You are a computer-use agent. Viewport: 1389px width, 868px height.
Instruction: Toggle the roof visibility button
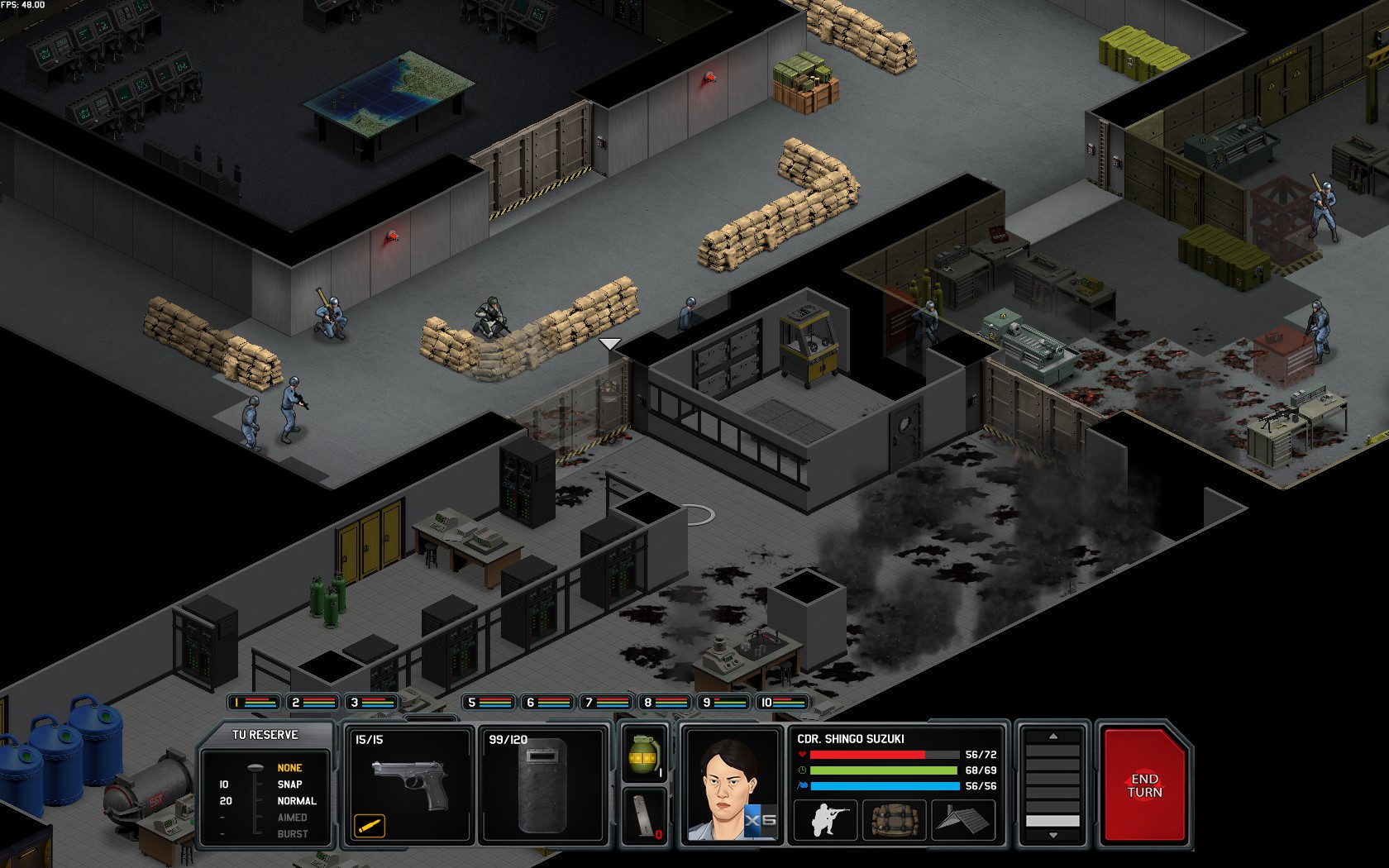(962, 819)
